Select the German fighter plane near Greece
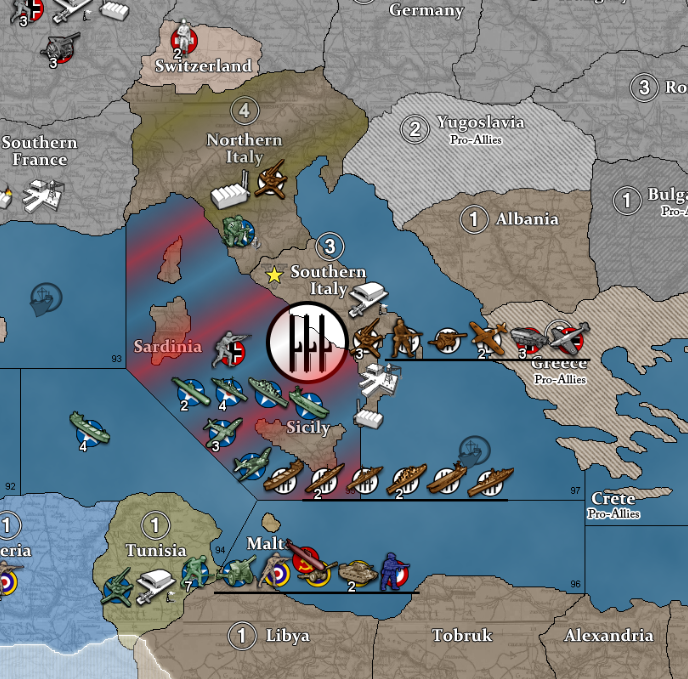Image resolution: width=688 pixels, height=679 pixels. (x=567, y=338)
